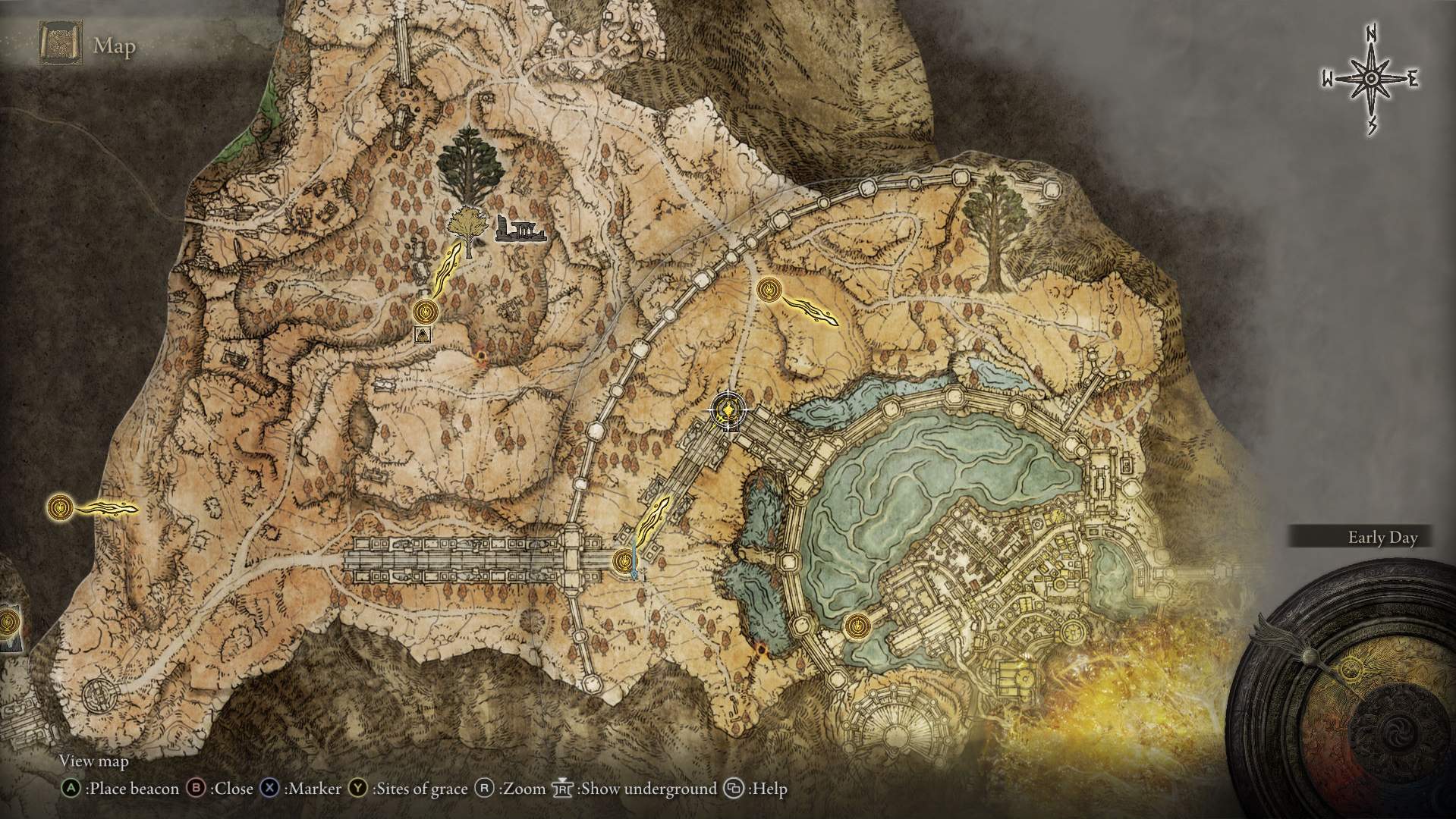The height and width of the screenshot is (819, 1456).
Task: Select the isolated grace on the western fogged edge
Action: [60, 507]
